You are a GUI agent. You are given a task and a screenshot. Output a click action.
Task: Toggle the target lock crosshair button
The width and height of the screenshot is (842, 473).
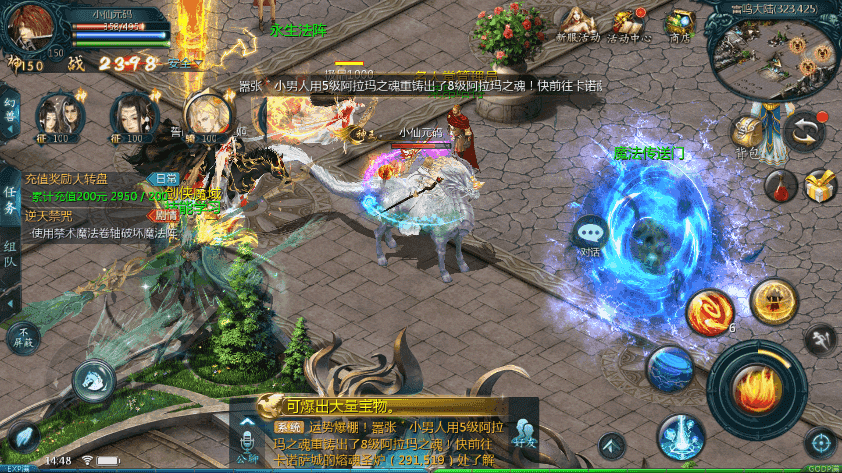click(x=819, y=441)
